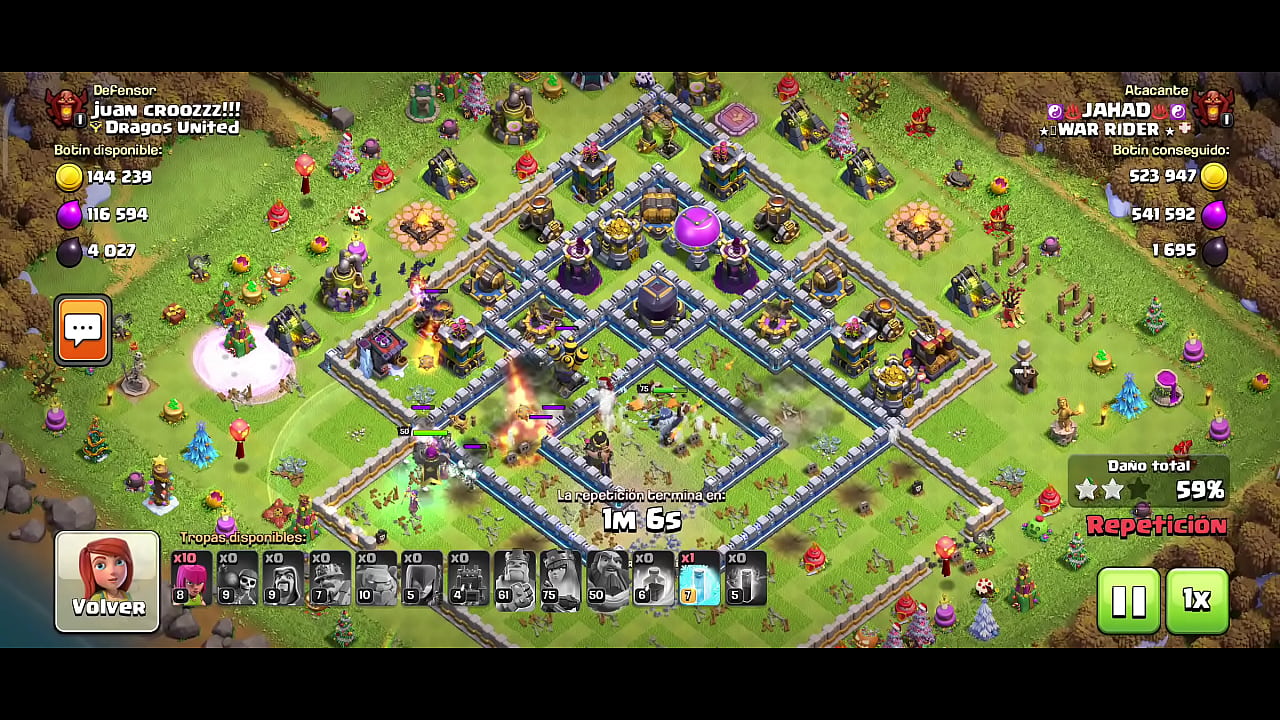1280x720 pixels.
Task: Select the Archer Queen hero slot
Action: coord(560,579)
